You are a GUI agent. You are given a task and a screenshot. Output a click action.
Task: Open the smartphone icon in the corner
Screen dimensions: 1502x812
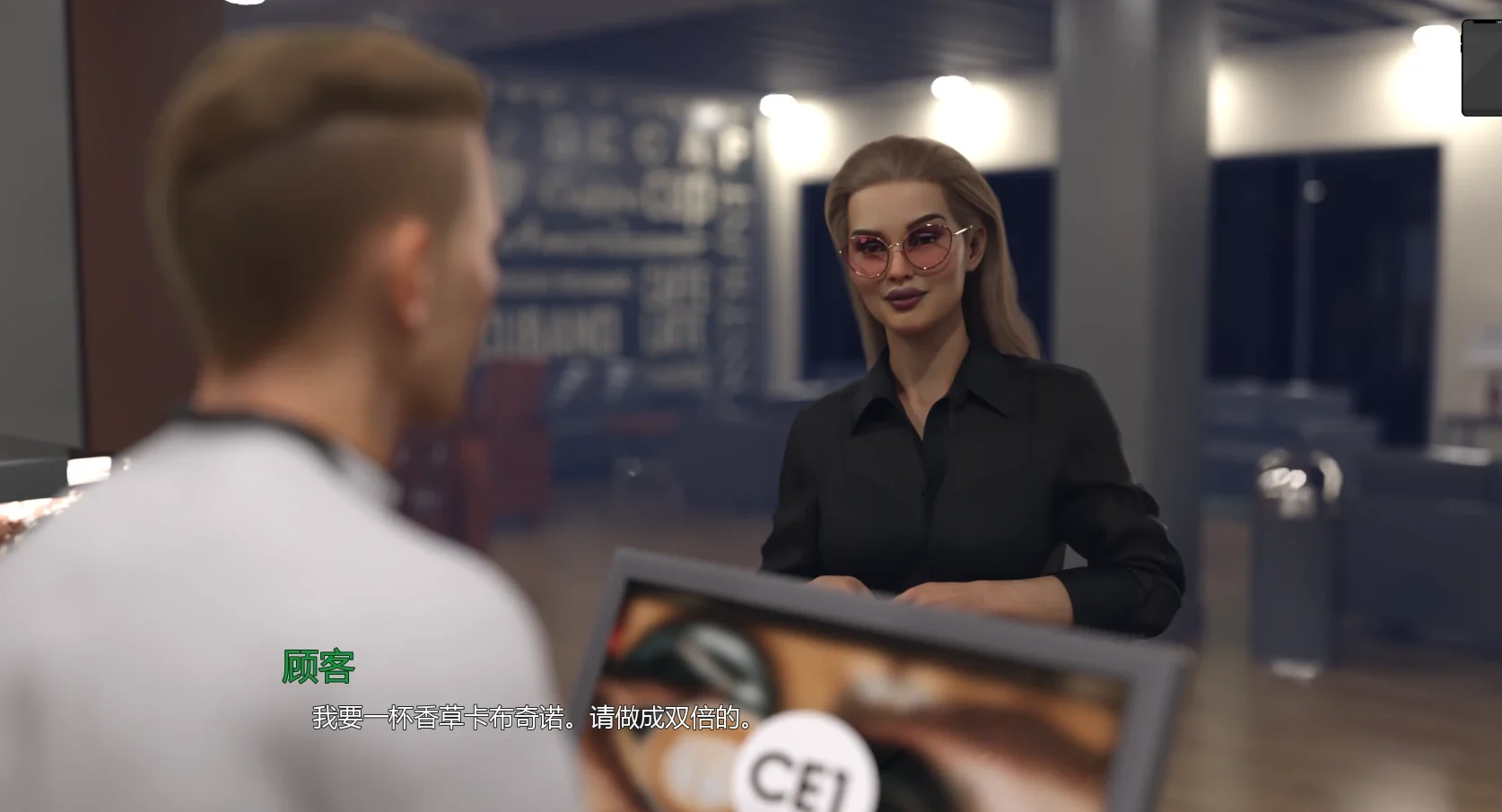coord(1483,68)
